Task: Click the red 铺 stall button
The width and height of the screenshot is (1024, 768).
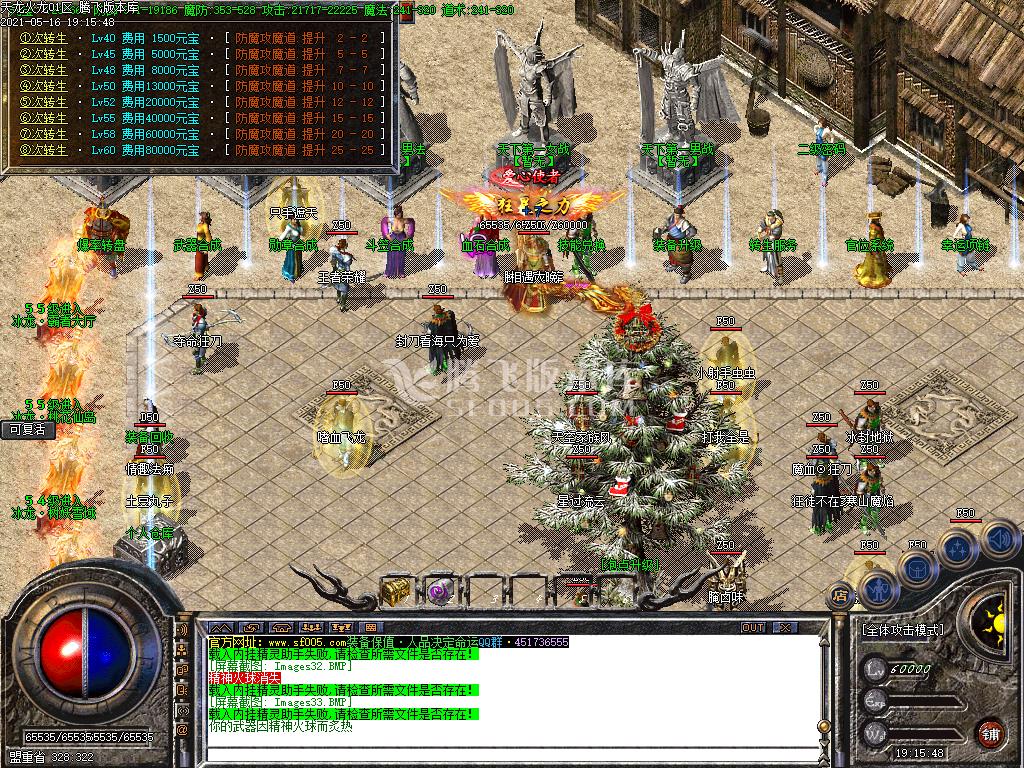Action: [992, 731]
